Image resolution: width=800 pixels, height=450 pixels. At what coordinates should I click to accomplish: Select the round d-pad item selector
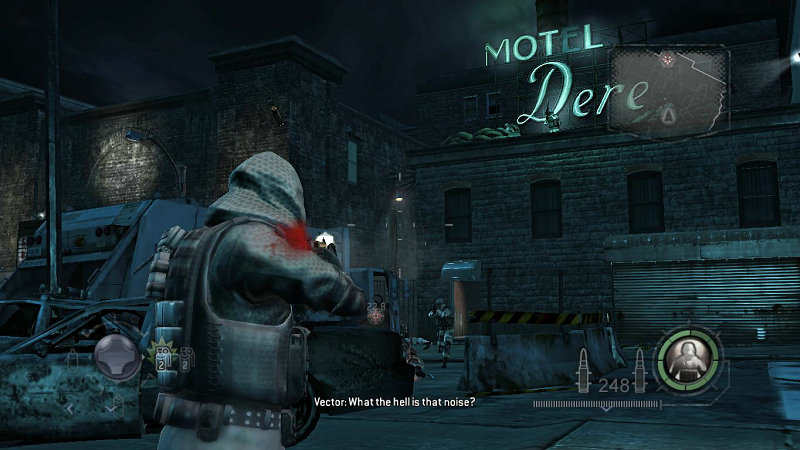pyautogui.click(x=116, y=356)
